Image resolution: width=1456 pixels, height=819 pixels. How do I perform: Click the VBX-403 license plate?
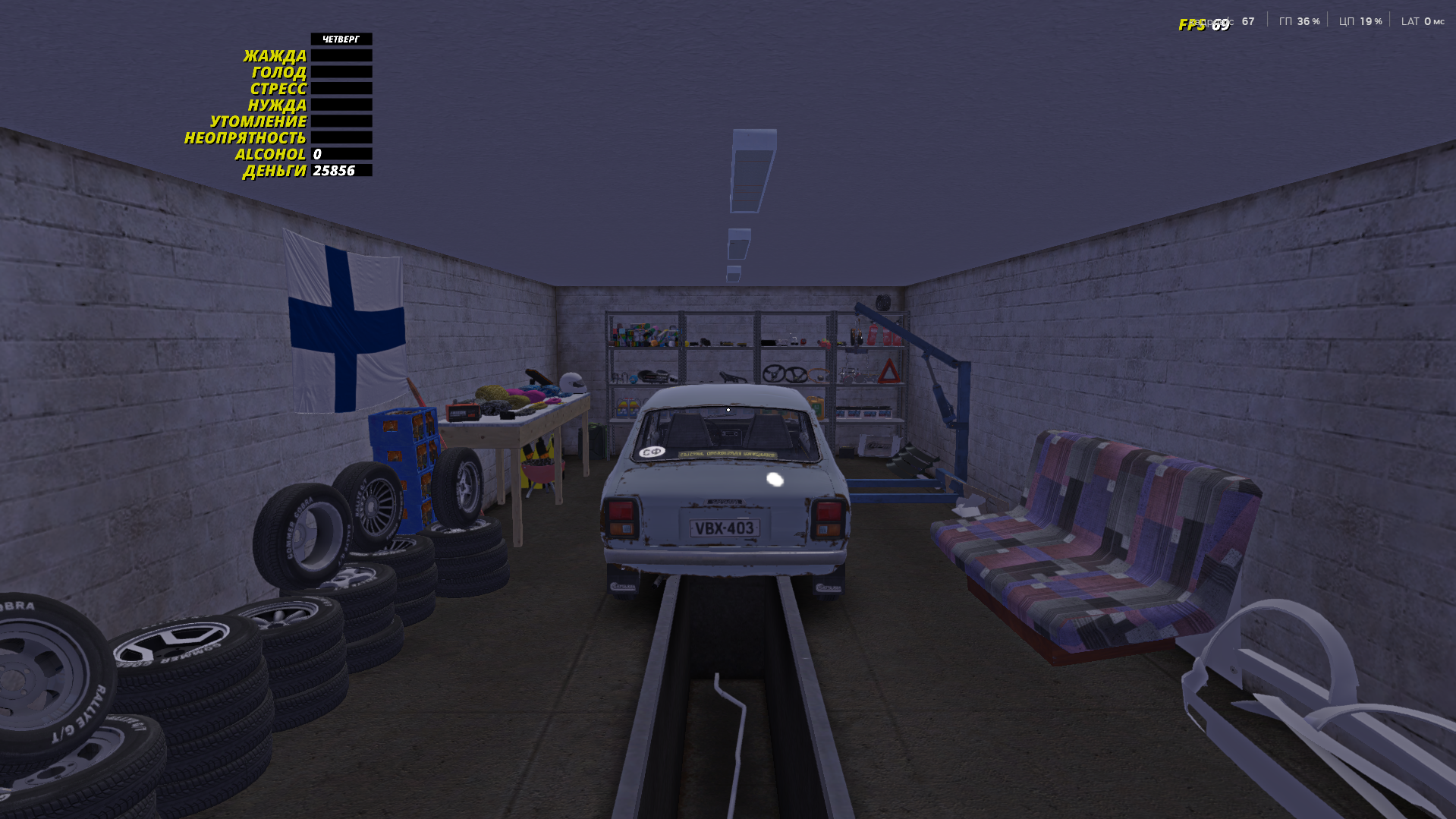coord(723,529)
